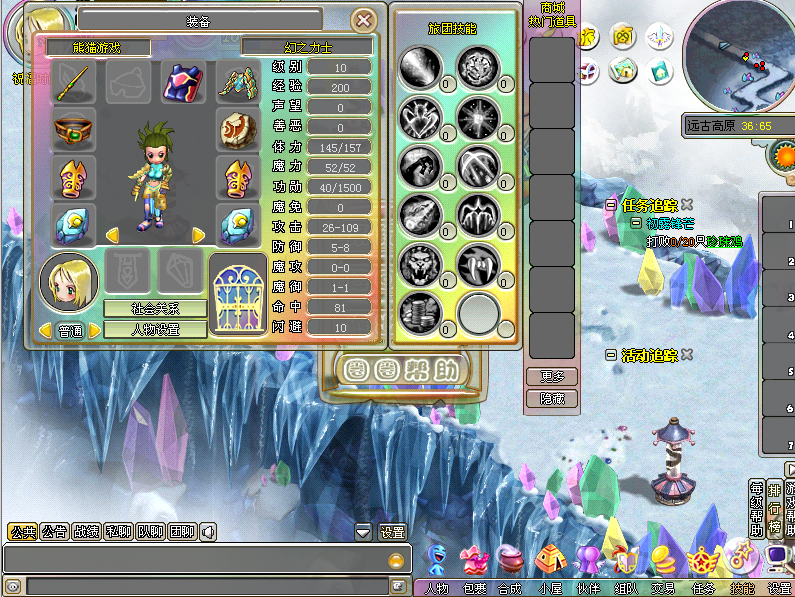
Task: Click the 更多 more button
Action: [551, 377]
